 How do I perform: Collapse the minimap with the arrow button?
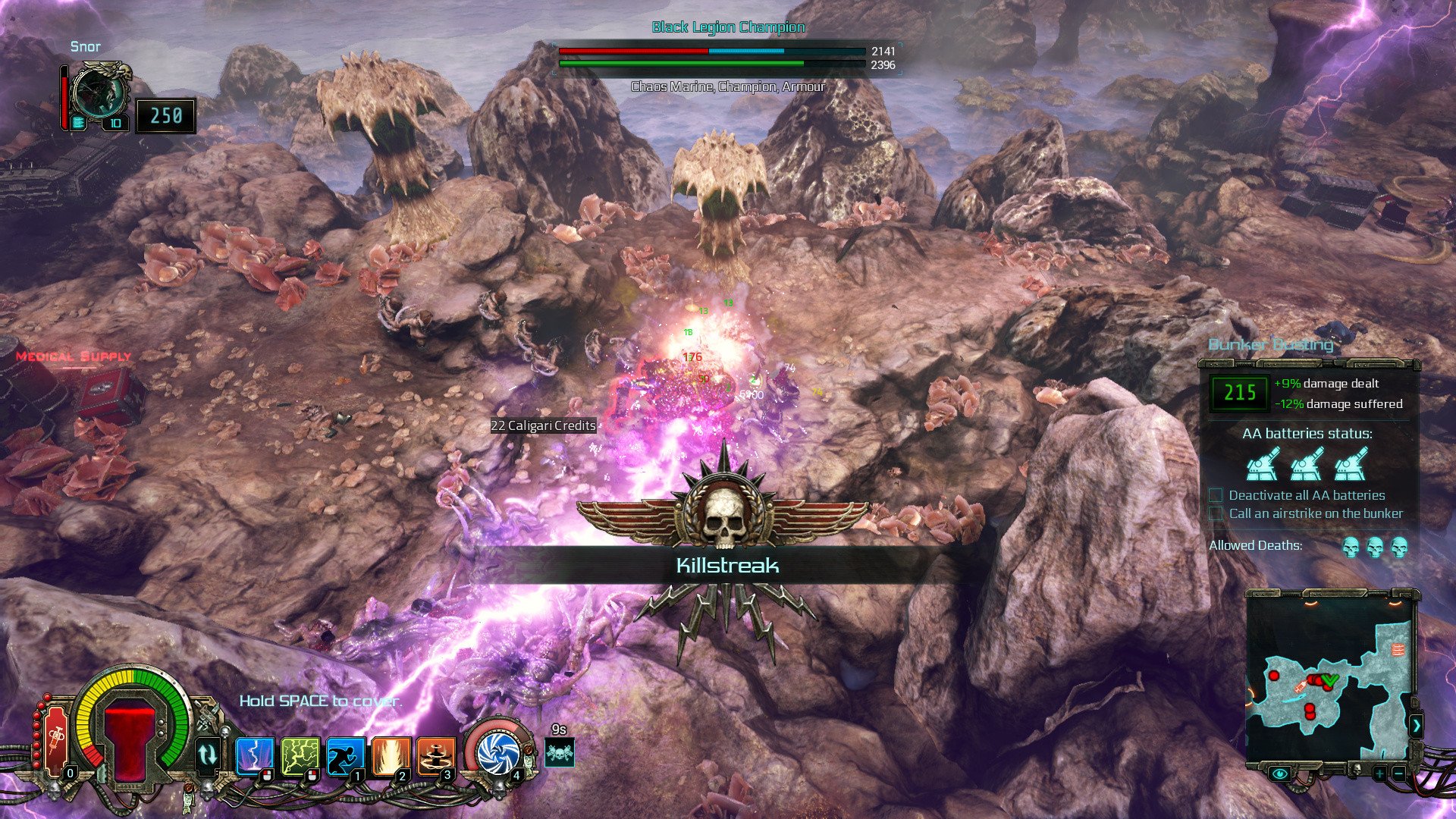coord(1417,726)
